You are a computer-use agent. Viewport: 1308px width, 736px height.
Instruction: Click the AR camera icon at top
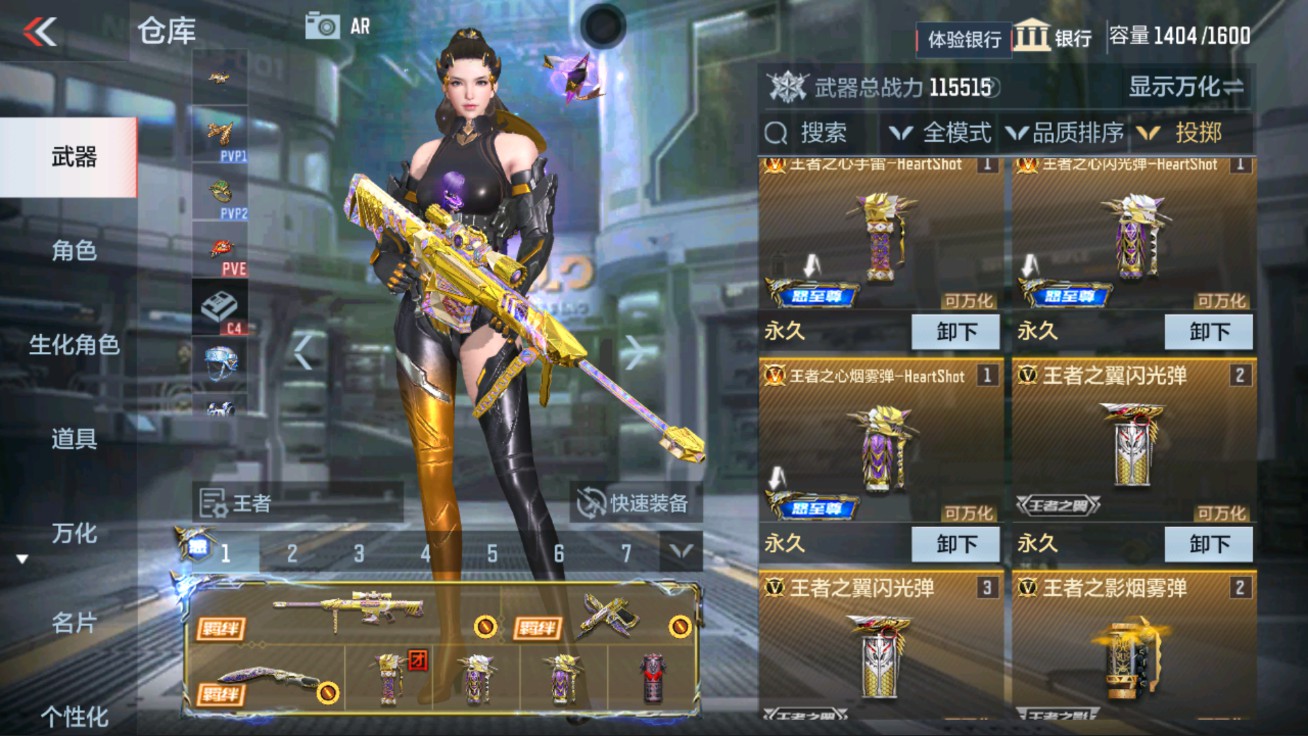(x=324, y=25)
